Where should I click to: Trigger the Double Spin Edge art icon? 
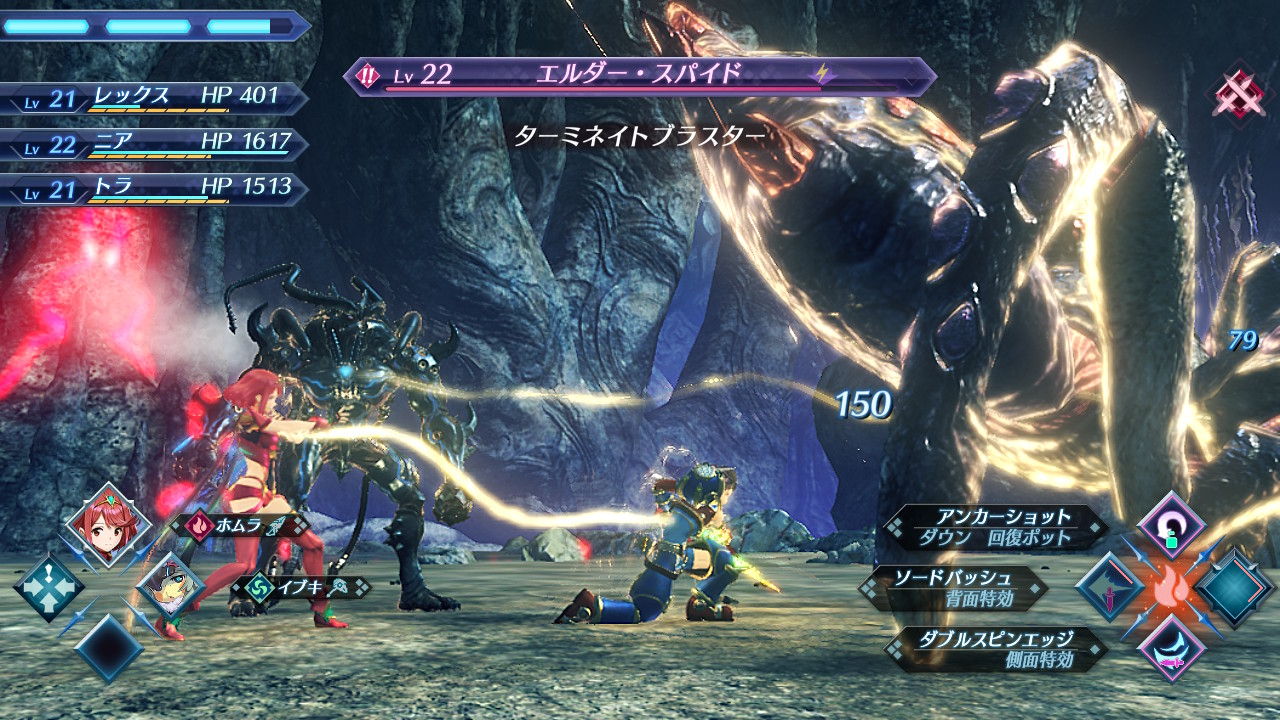click(1171, 648)
